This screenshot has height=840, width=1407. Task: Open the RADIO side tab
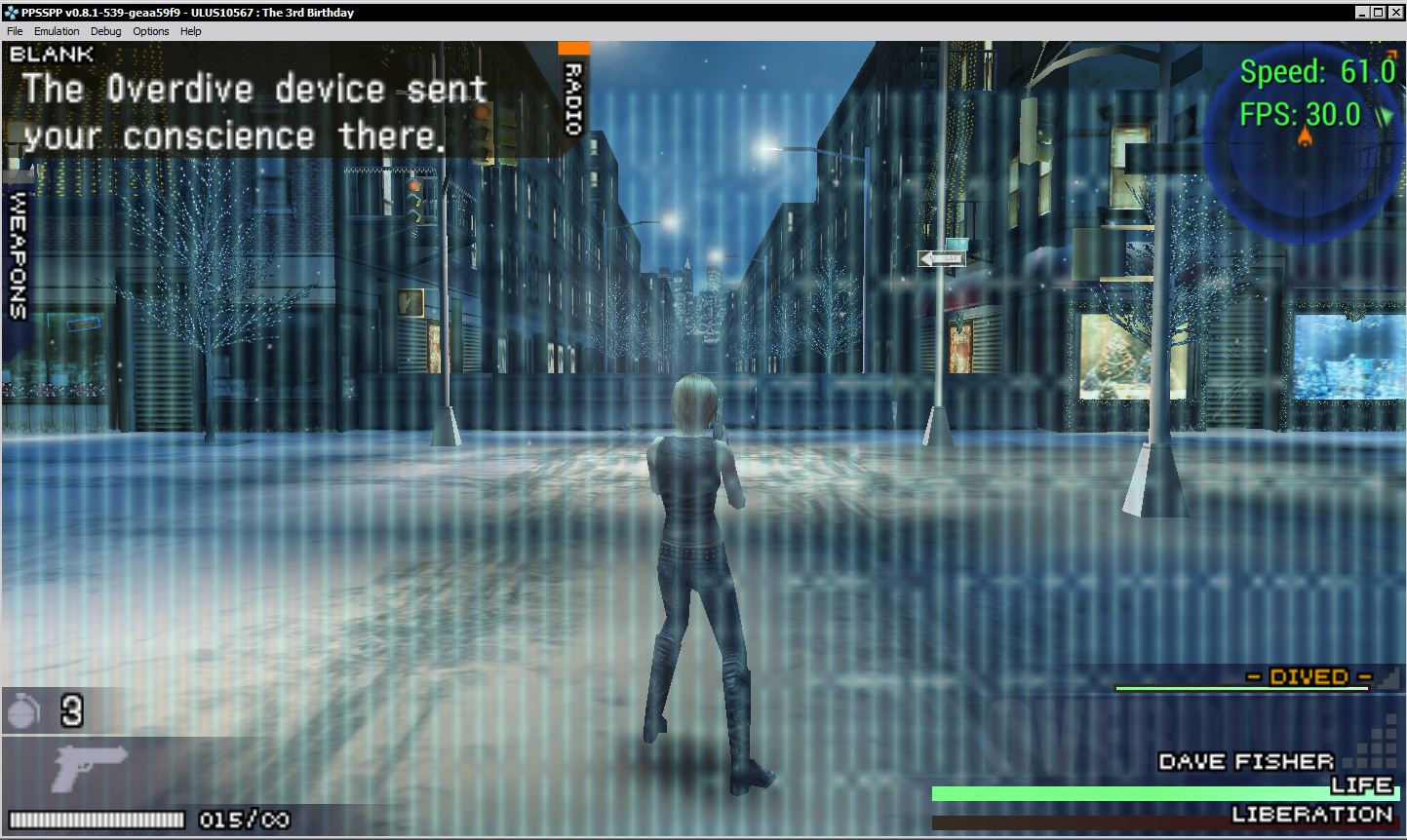click(573, 96)
